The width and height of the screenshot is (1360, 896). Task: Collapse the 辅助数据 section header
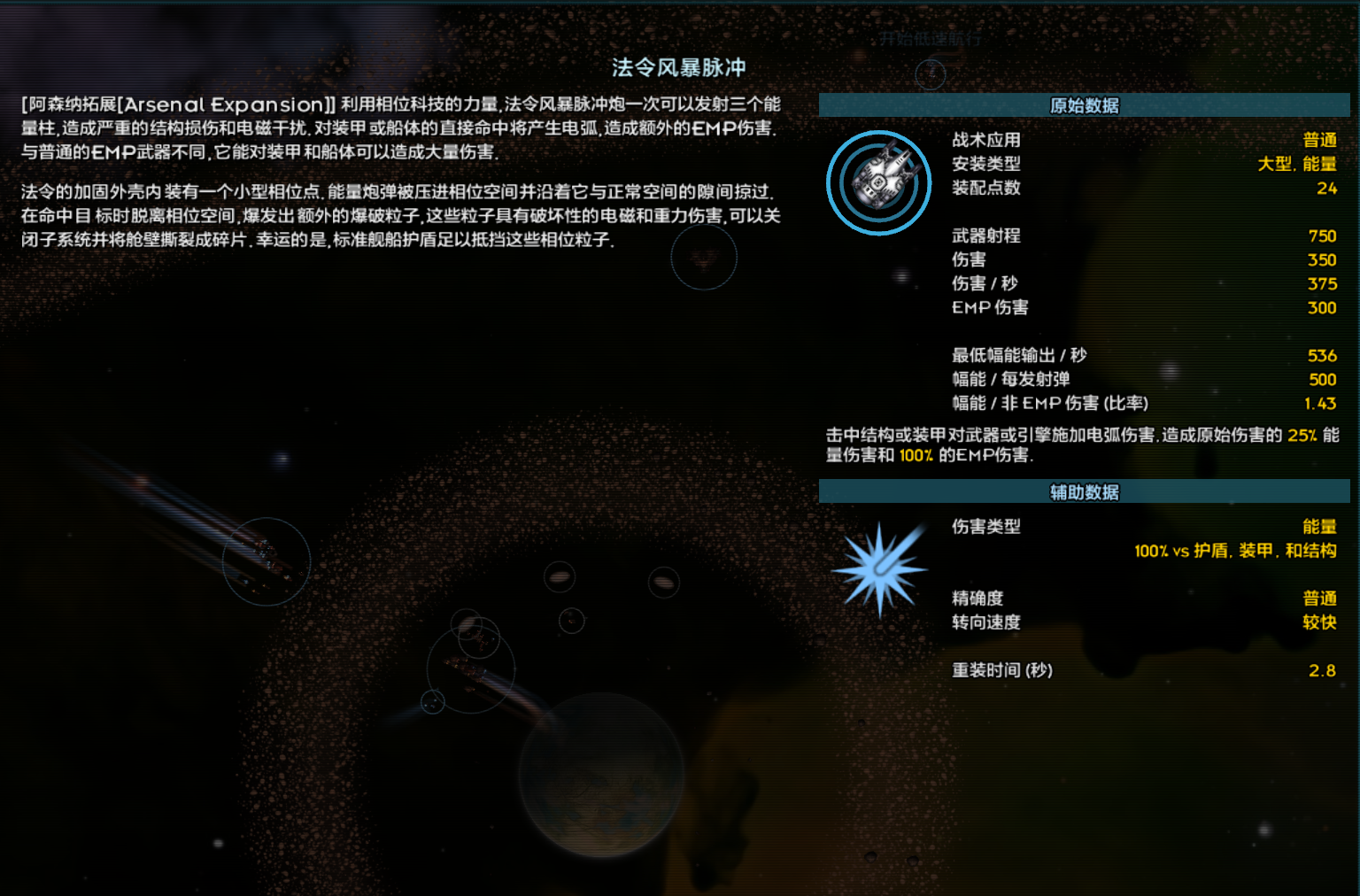pyautogui.click(x=1084, y=491)
